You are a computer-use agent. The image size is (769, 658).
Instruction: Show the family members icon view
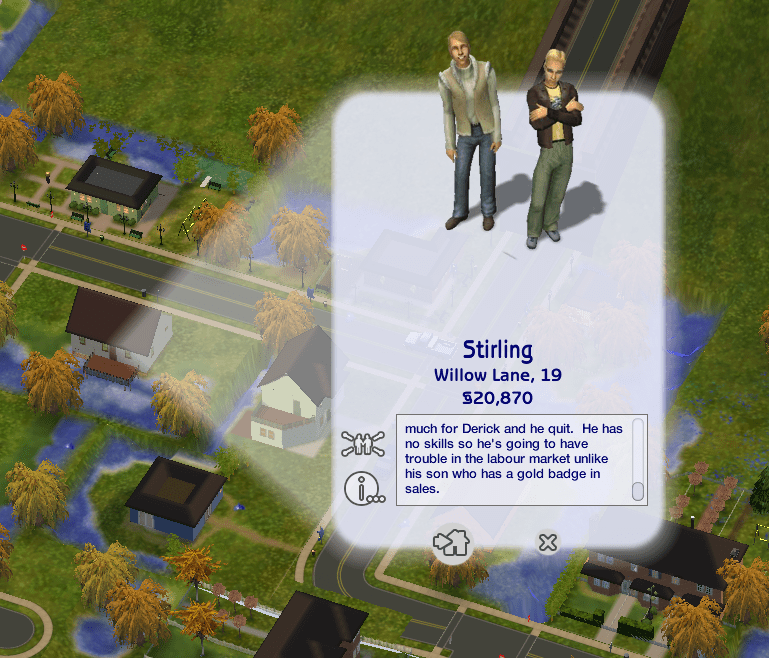coord(362,442)
